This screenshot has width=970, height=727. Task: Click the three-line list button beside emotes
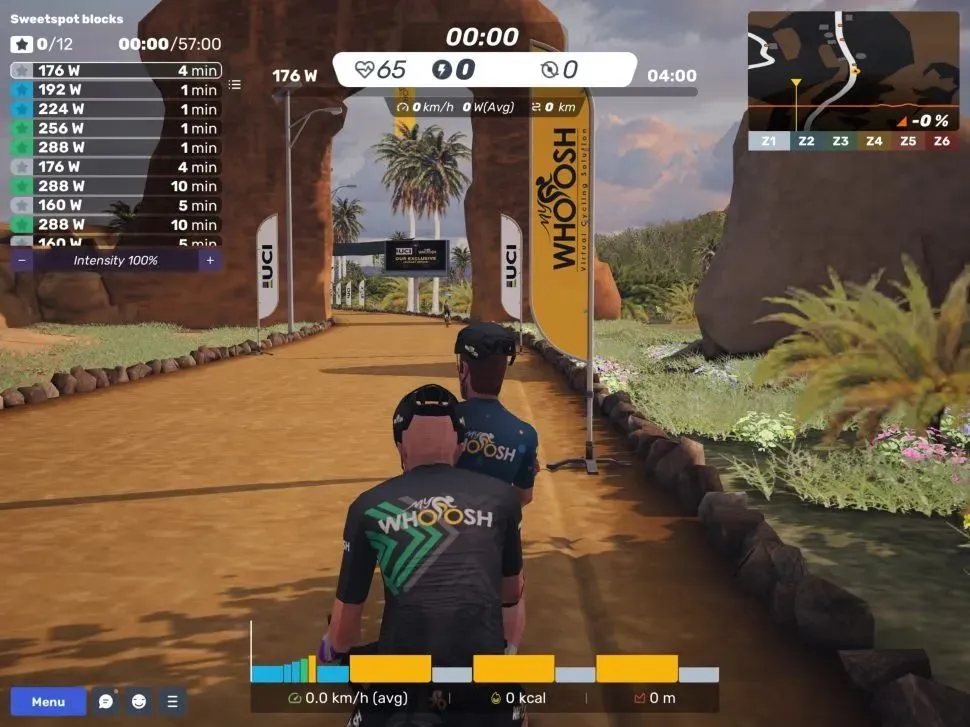172,701
